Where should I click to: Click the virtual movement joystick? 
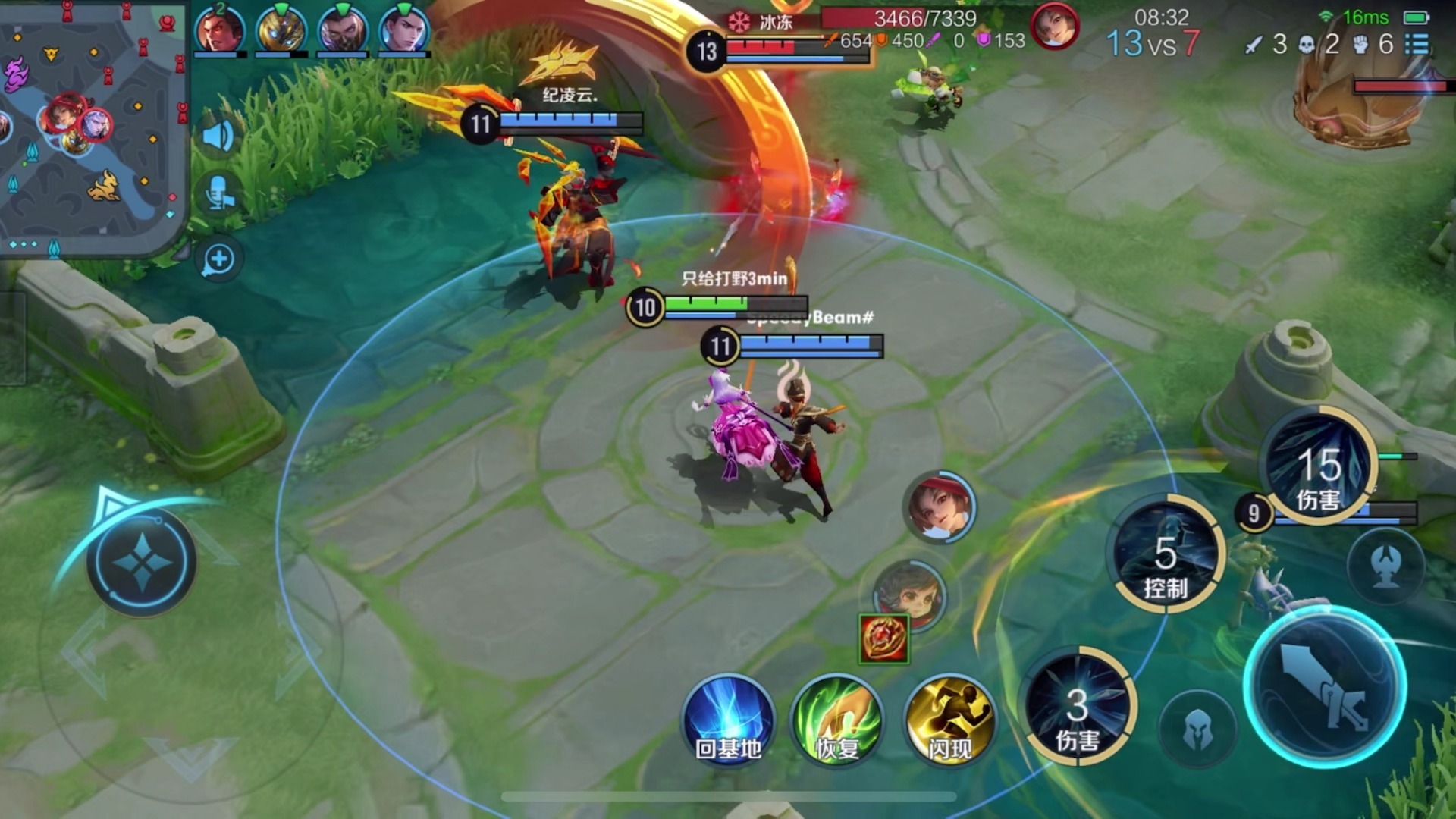[142, 563]
